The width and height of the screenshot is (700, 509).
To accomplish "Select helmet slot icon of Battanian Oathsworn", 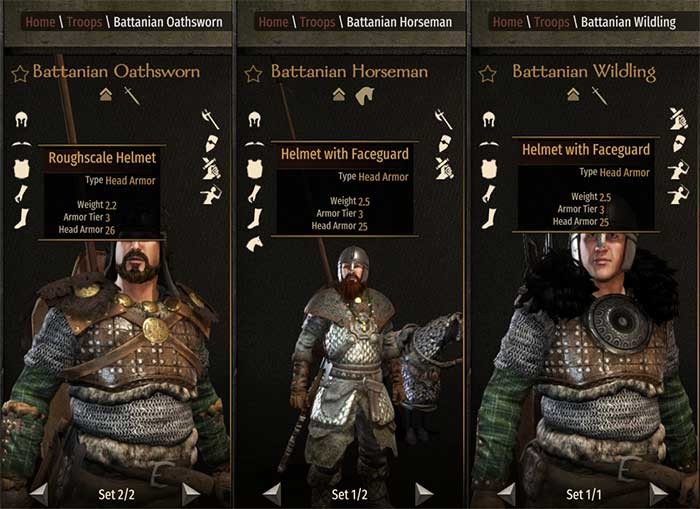I will click(21, 119).
